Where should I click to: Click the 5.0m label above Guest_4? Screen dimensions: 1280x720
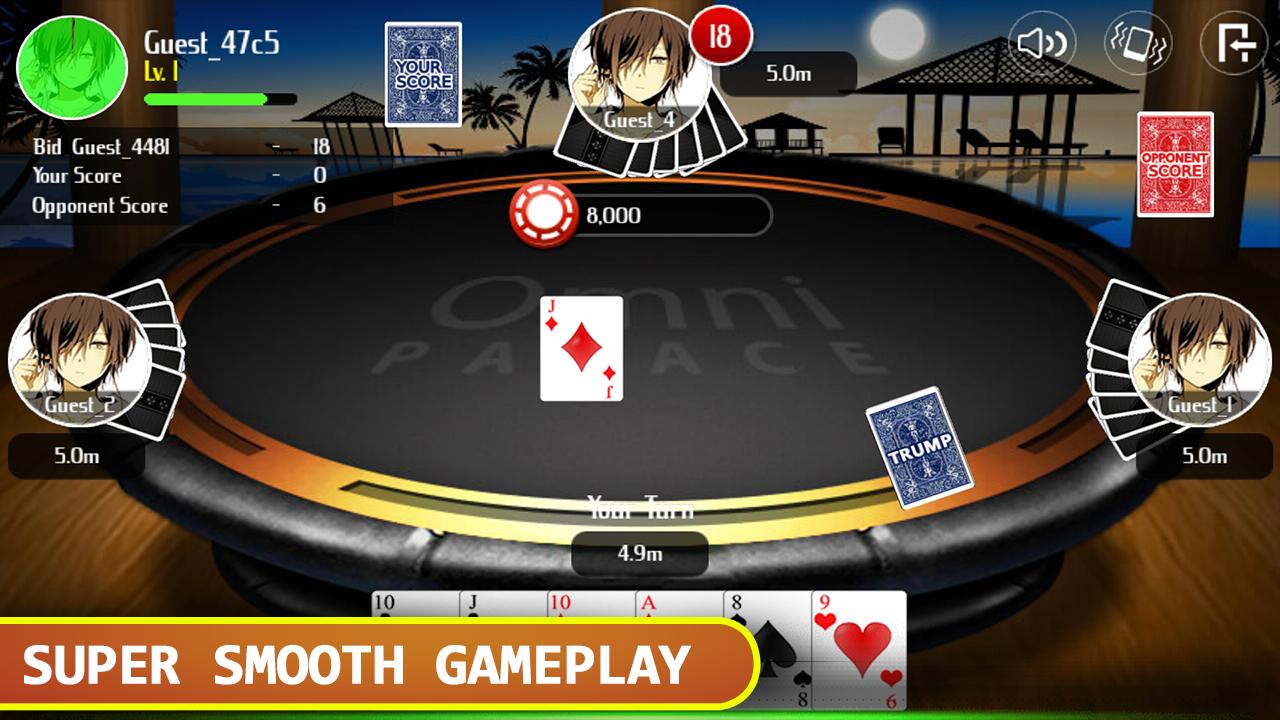789,72
